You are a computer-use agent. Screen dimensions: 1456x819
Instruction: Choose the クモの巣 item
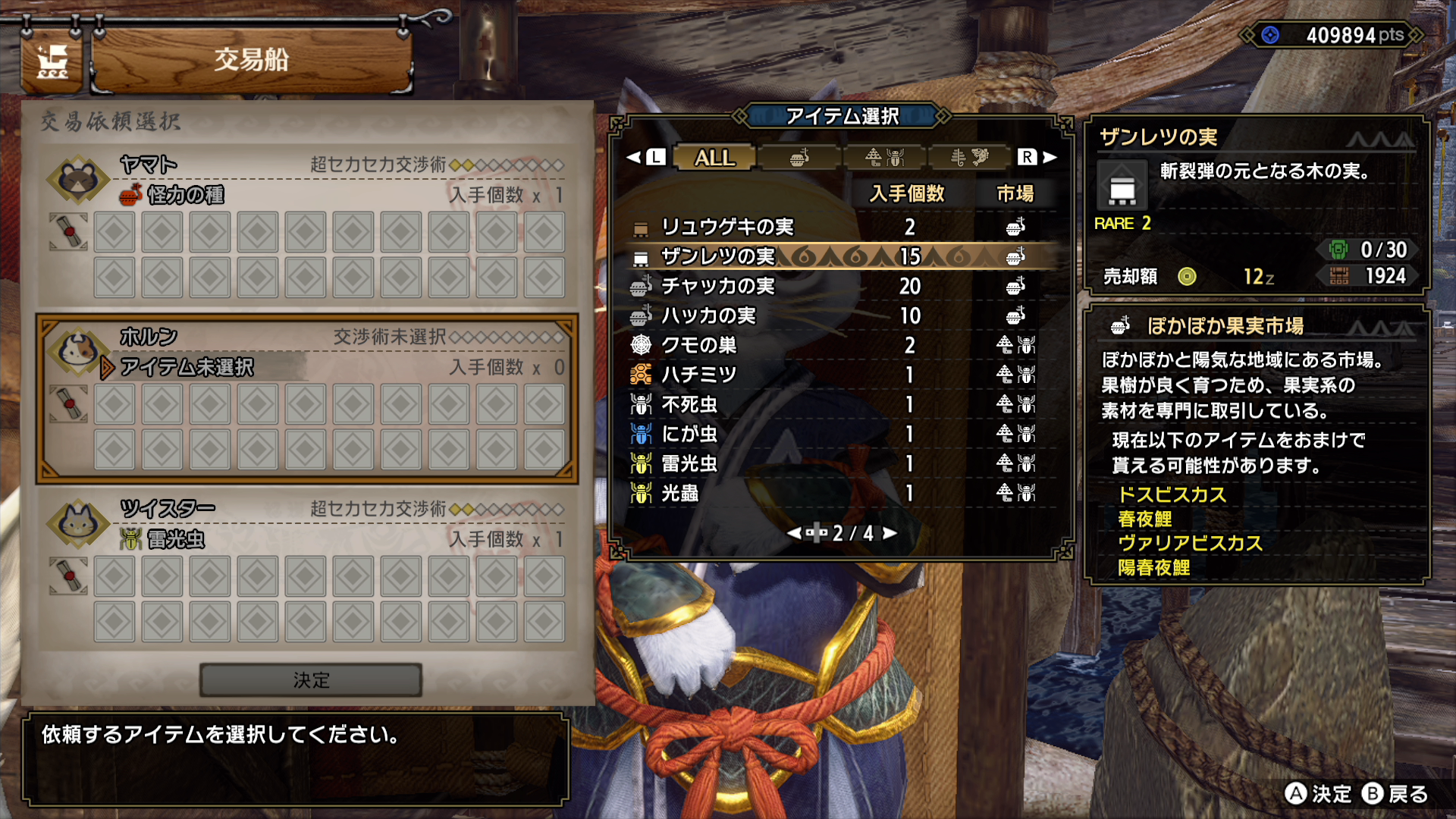pos(834,345)
